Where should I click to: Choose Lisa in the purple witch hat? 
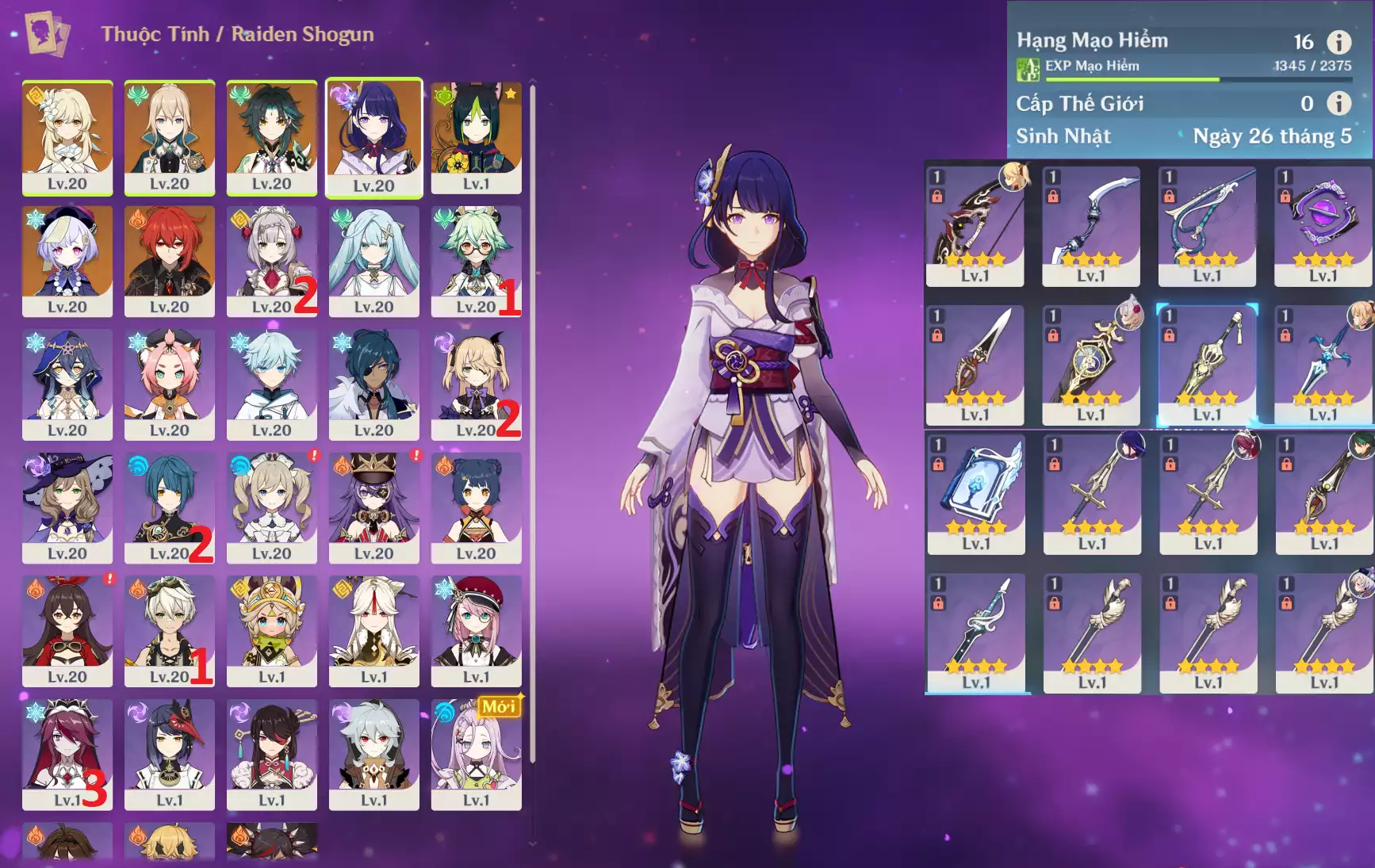(67, 507)
